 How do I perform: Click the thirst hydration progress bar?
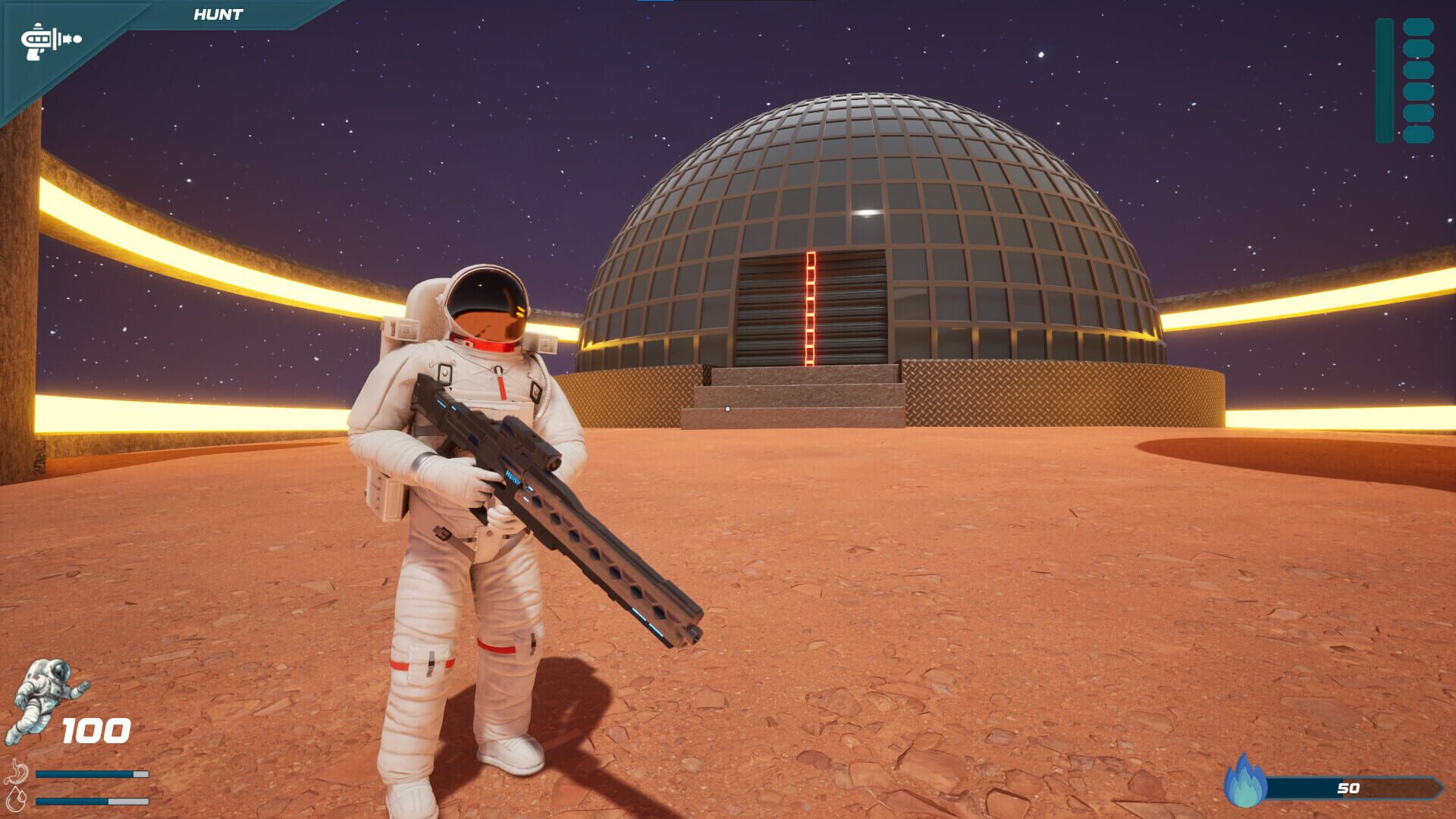[x=91, y=802]
